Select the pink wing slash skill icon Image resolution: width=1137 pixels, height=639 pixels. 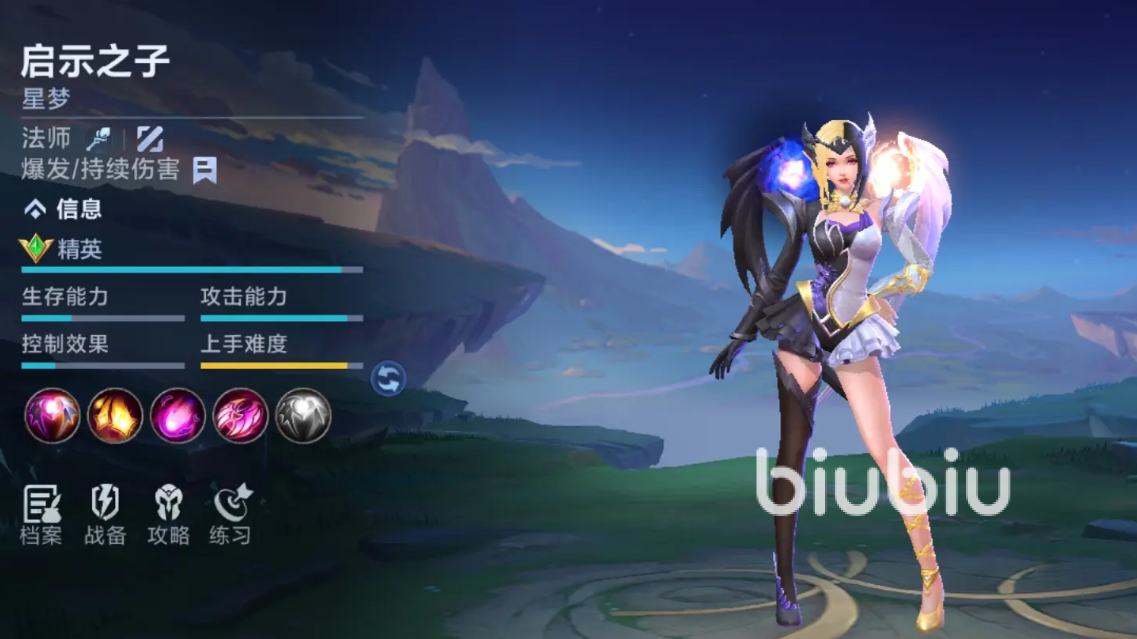click(241, 416)
